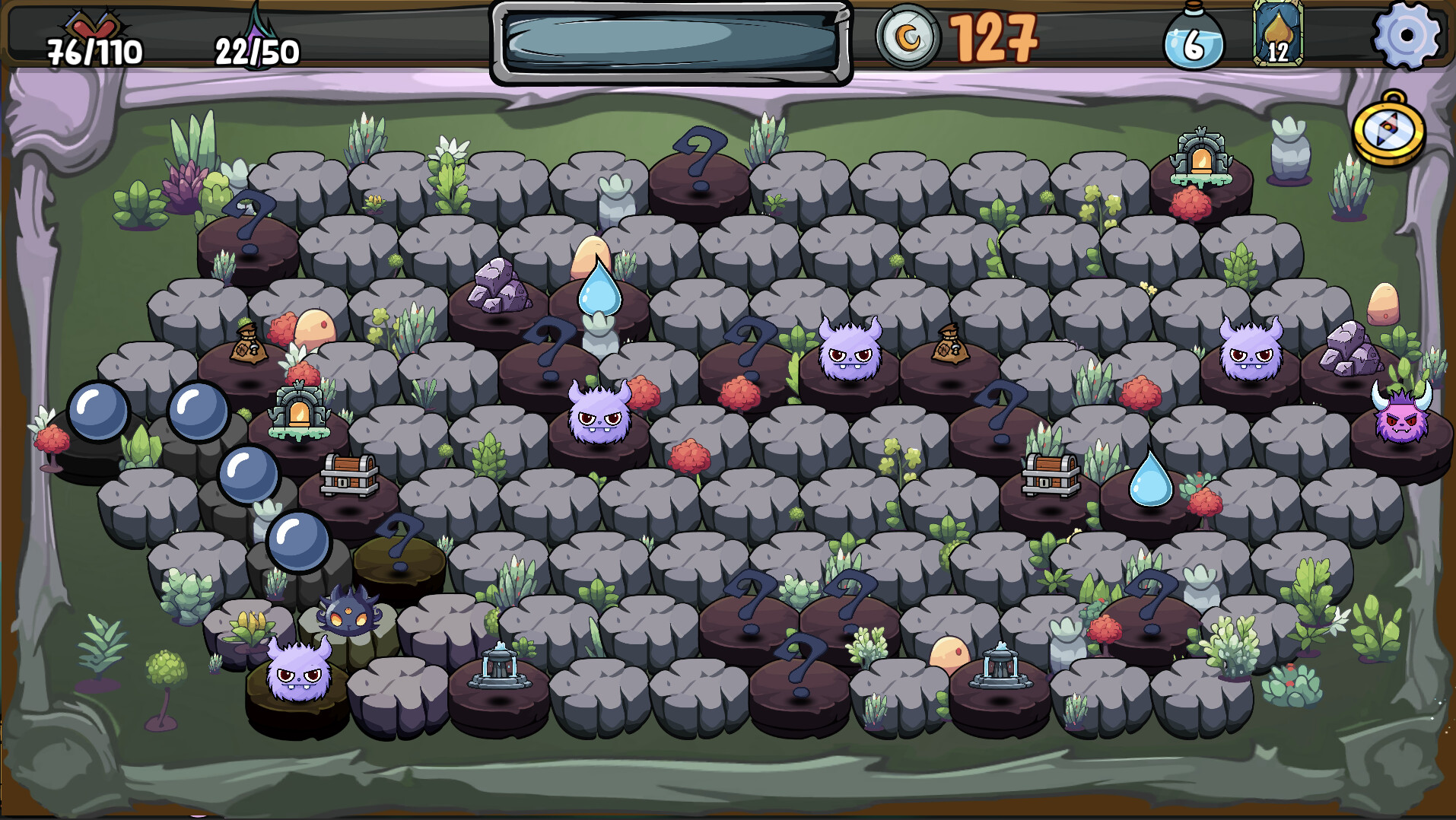Click the blue fountain at bottom center
Screen dimensions: 1456x820
point(501,668)
